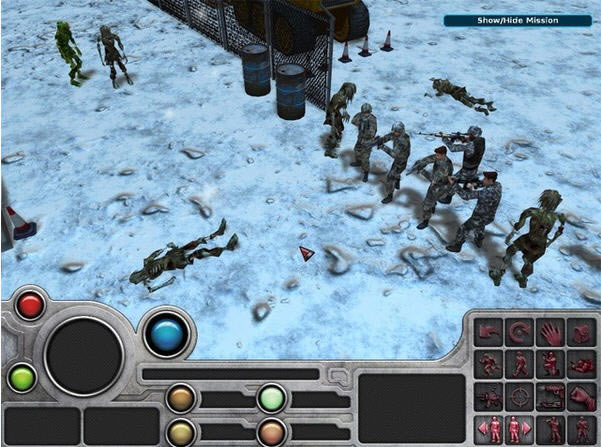Image resolution: width=601 pixels, height=447 pixels.
Task: Choose the walking soldier stance
Action: (520, 363)
